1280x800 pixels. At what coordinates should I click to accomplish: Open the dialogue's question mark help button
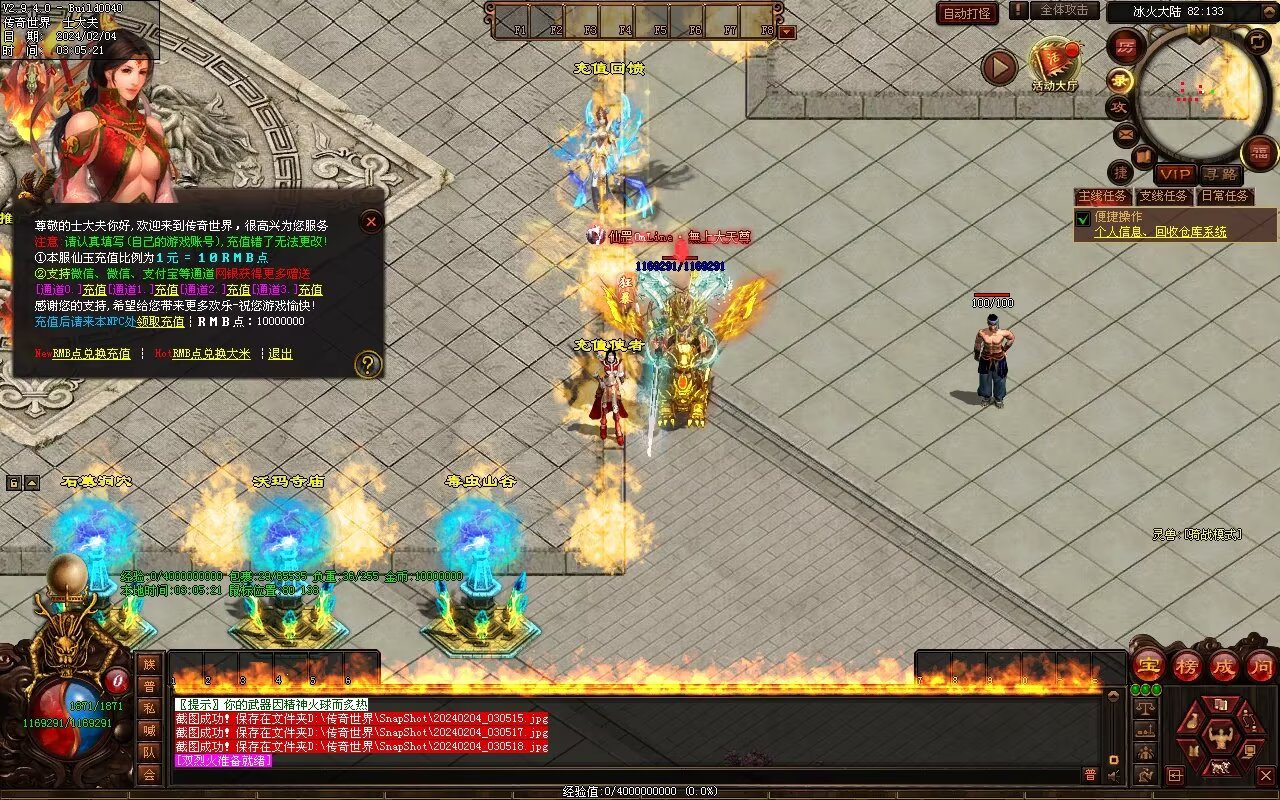(x=368, y=364)
